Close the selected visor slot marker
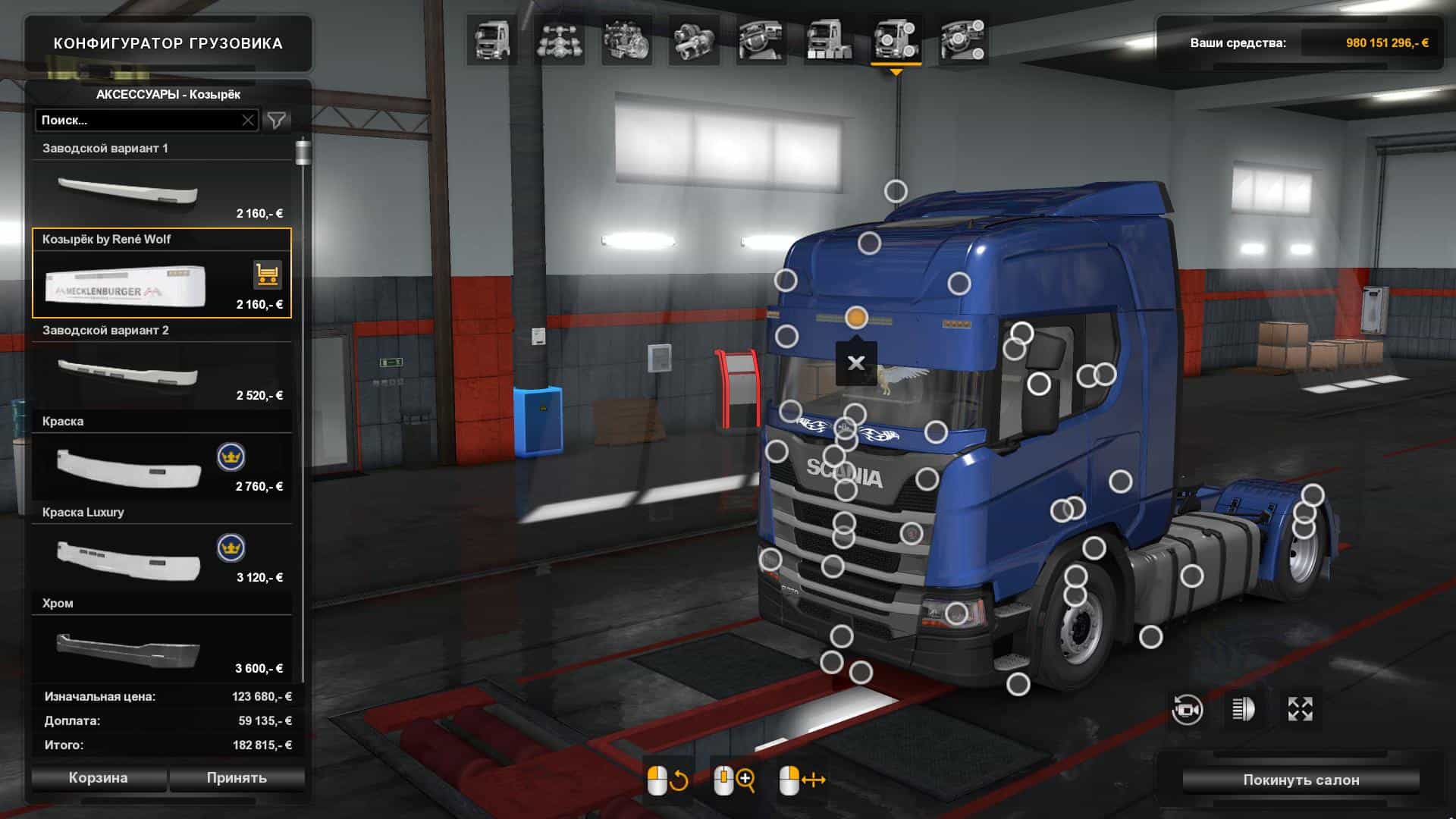This screenshot has width=1456, height=819. tap(856, 363)
